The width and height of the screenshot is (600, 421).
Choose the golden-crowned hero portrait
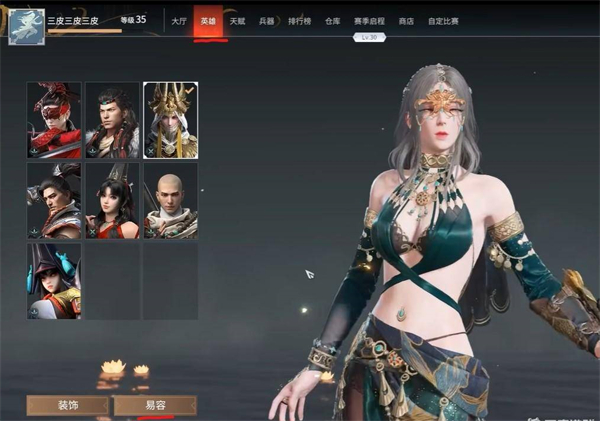click(x=170, y=120)
